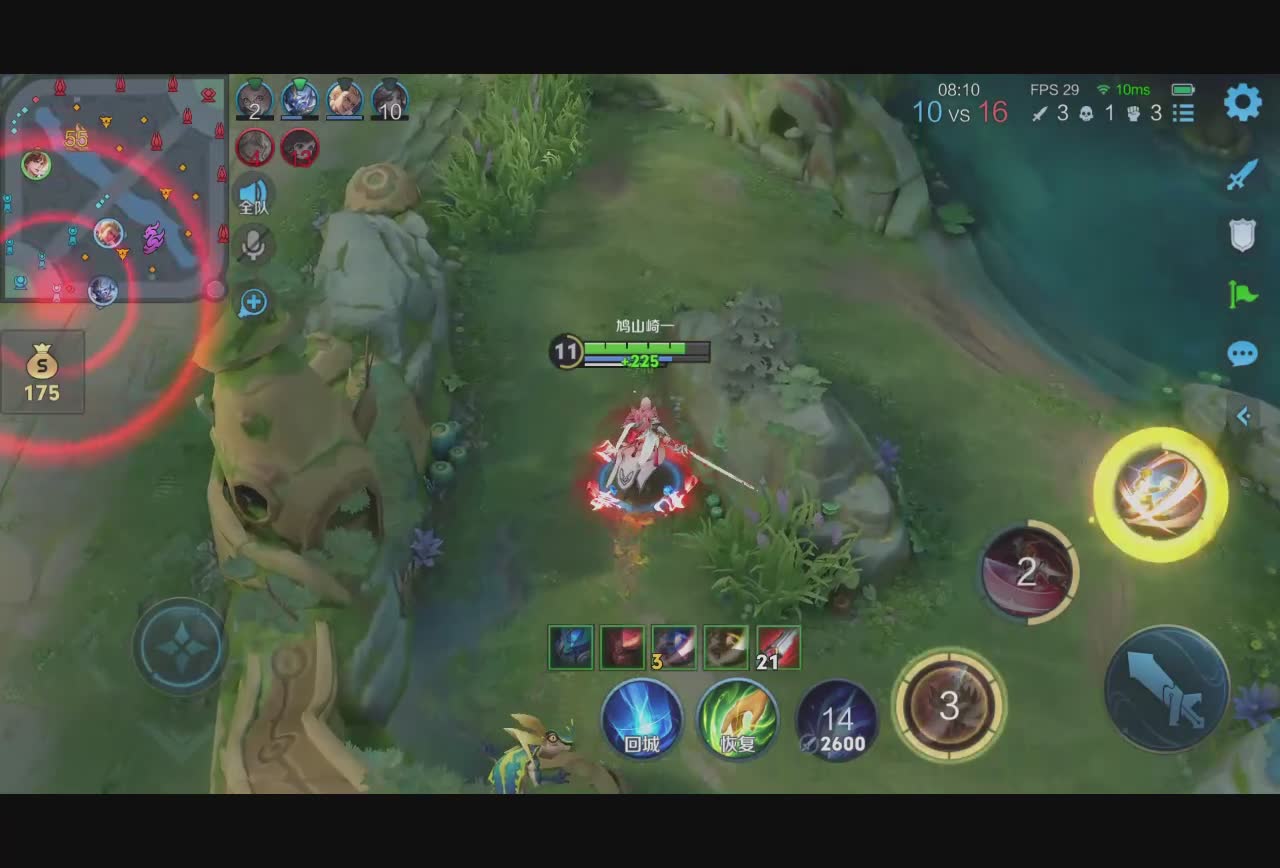Activate the skill on cooldown 3
Image resolution: width=1280 pixels, height=868 pixels.
pyautogui.click(x=949, y=706)
